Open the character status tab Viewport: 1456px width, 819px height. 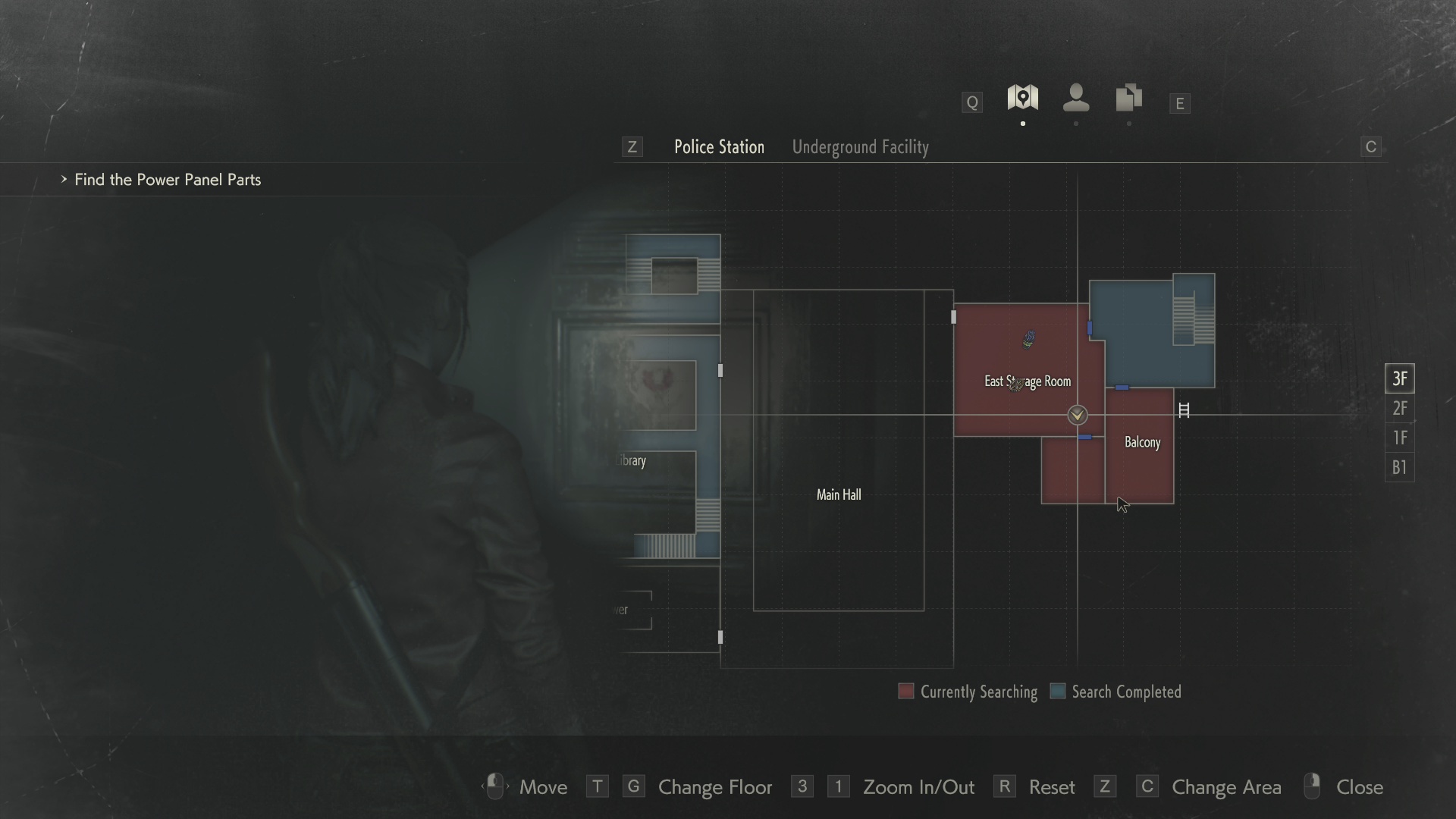tap(1075, 99)
